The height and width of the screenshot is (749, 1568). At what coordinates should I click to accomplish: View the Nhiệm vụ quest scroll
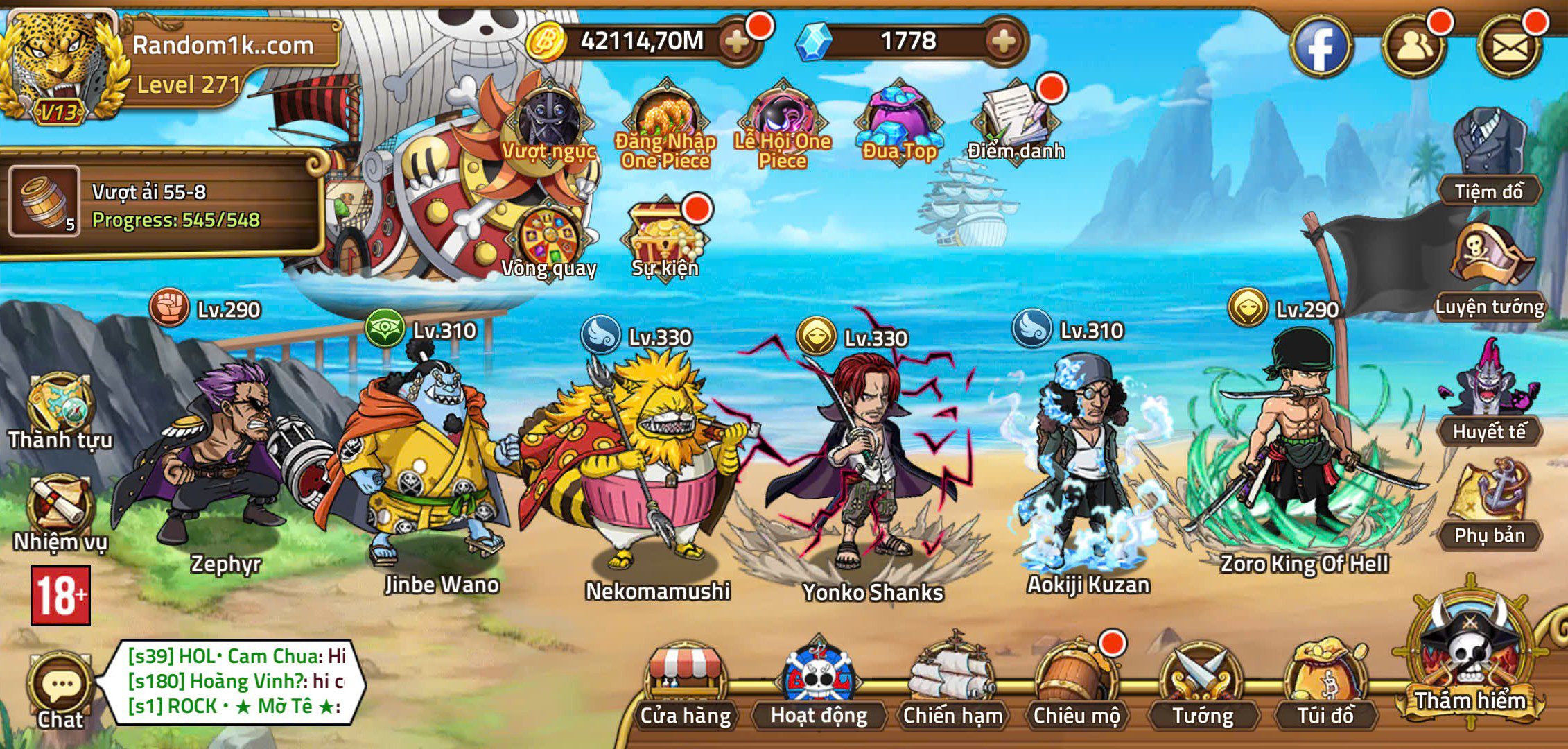(x=60, y=510)
